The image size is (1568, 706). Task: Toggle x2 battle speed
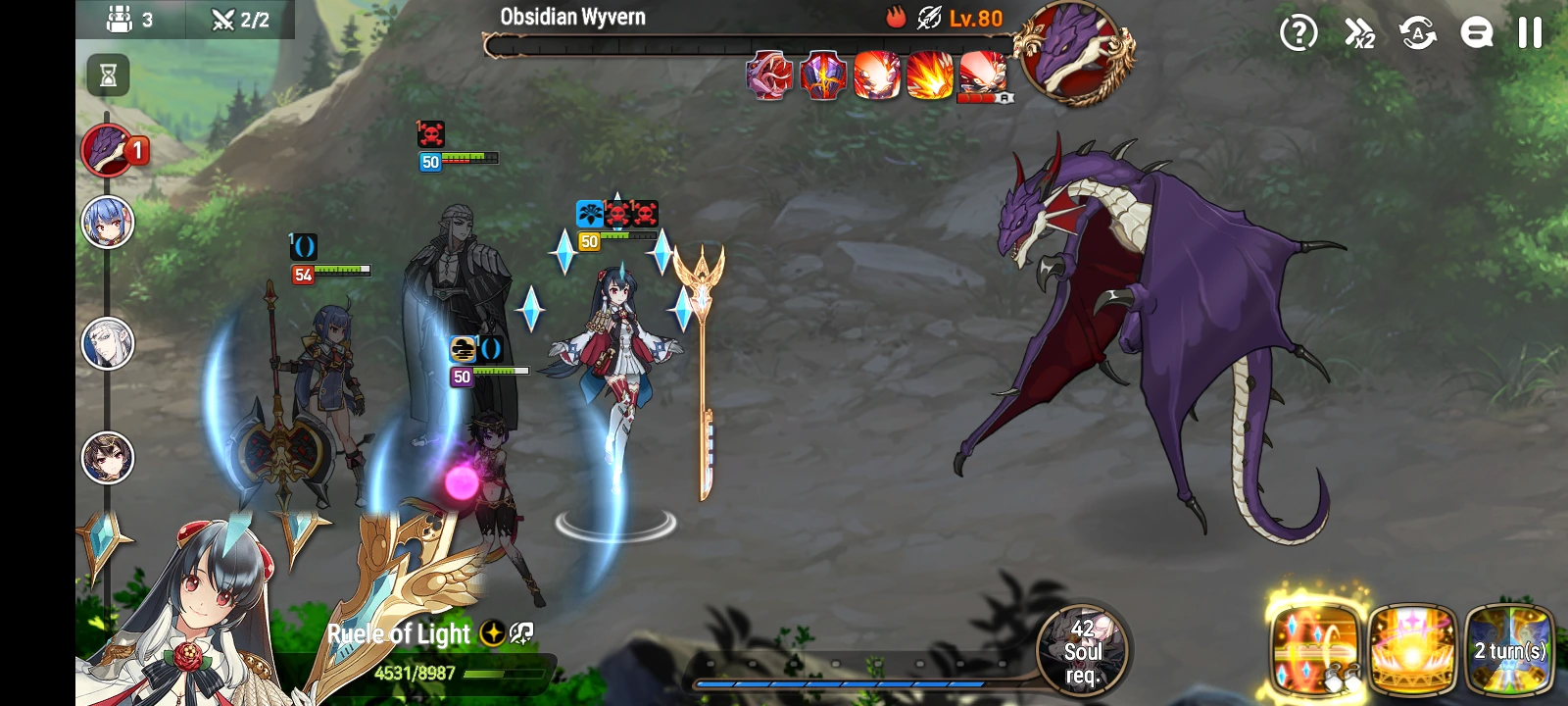click(1358, 33)
